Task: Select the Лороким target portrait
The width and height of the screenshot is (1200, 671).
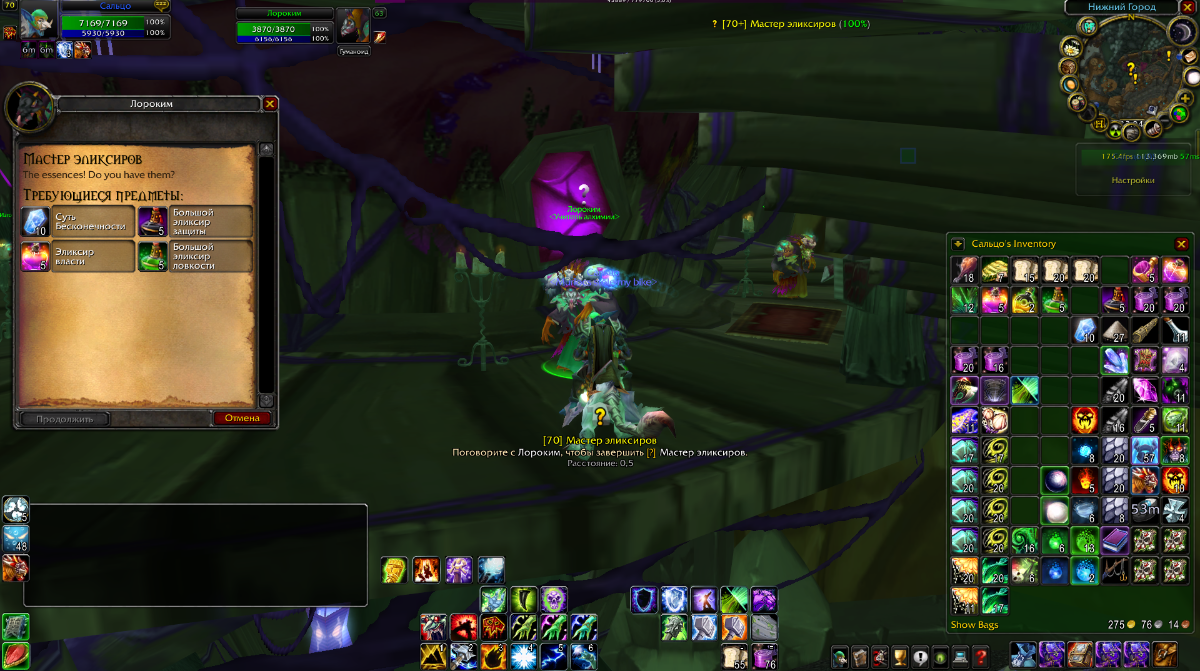Action: pyautogui.click(x=352, y=24)
